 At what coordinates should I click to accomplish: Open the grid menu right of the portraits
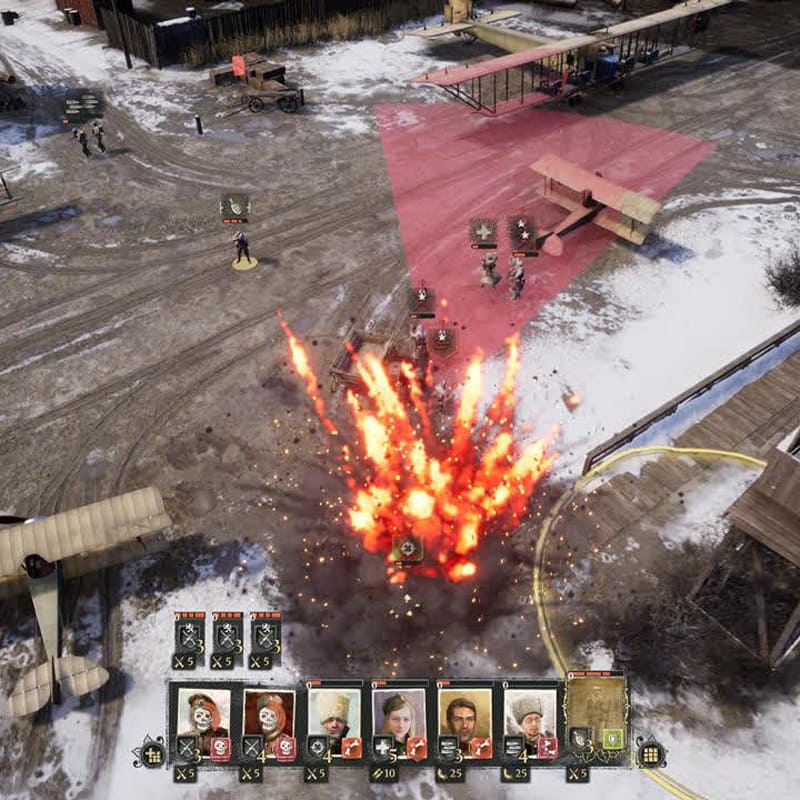pos(650,754)
